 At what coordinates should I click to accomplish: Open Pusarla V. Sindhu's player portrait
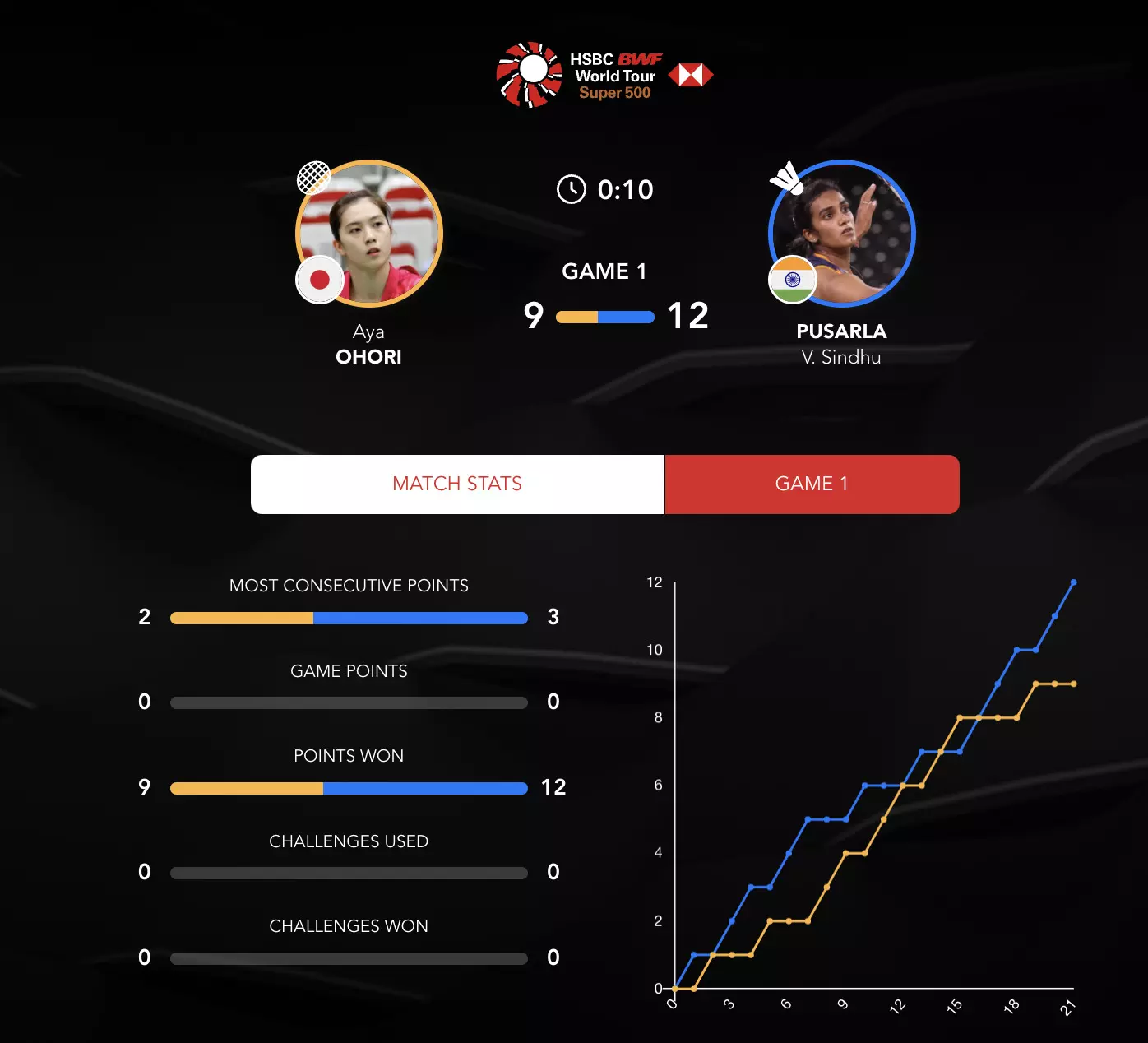pyautogui.click(x=841, y=234)
